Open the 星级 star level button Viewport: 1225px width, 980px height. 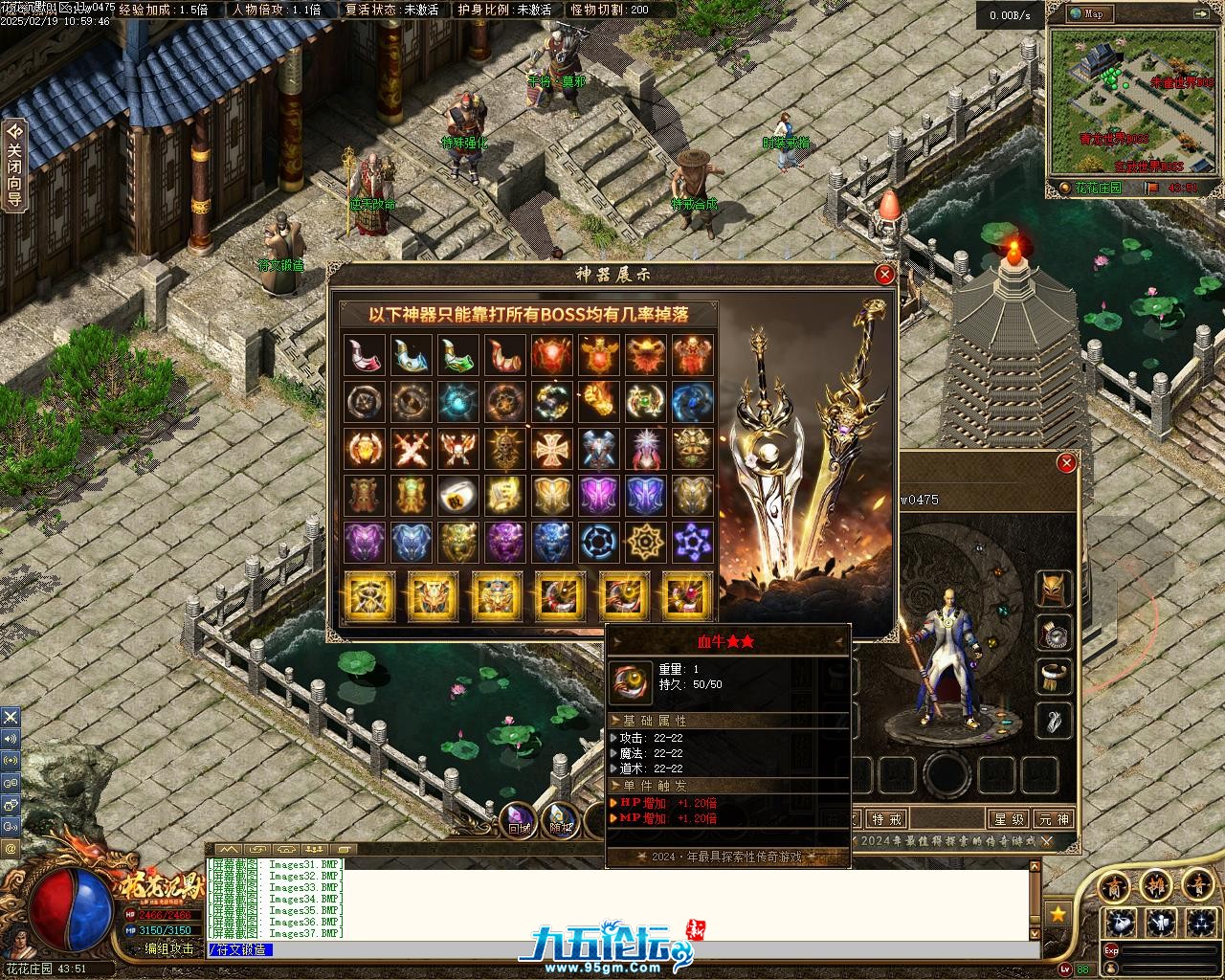[1010, 819]
